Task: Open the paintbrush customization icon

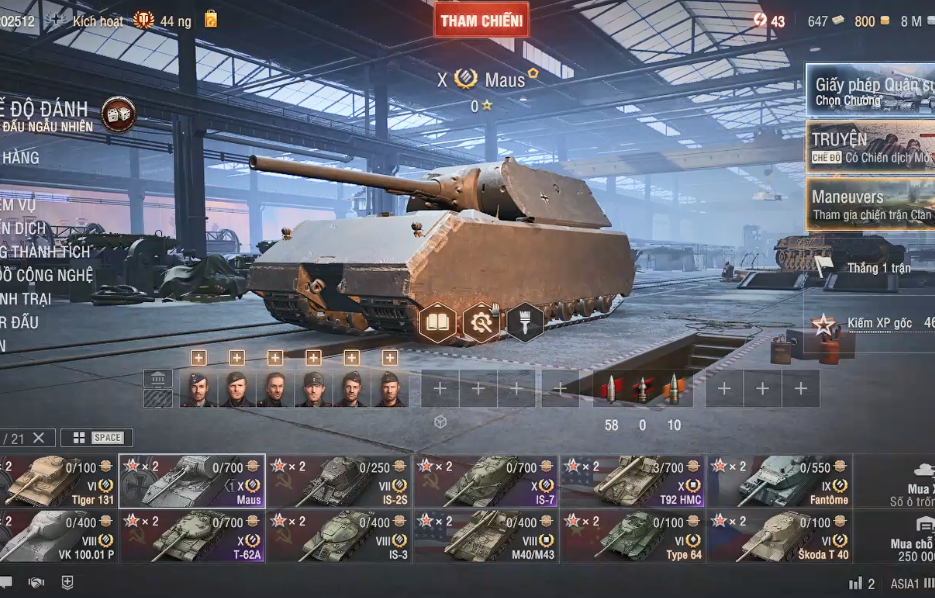Action: pos(524,322)
